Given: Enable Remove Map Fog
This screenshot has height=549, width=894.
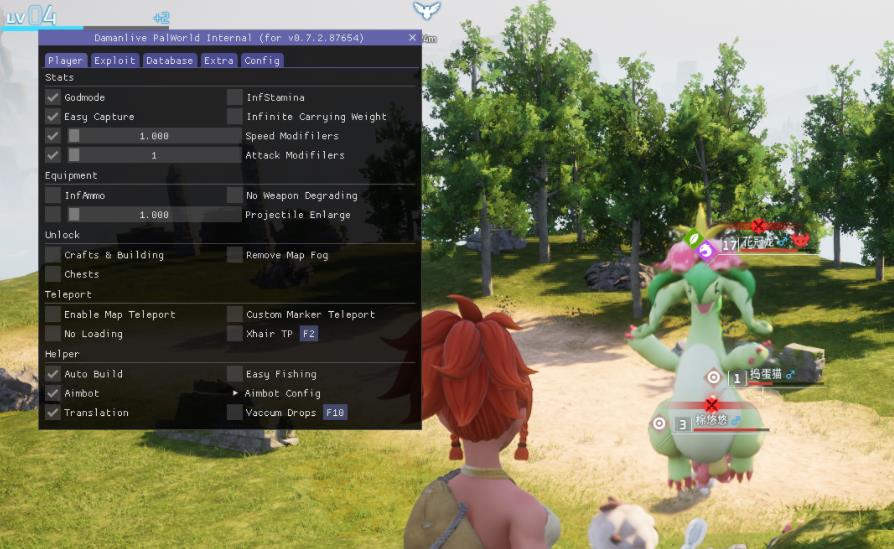Looking at the screenshot, I should (235, 255).
